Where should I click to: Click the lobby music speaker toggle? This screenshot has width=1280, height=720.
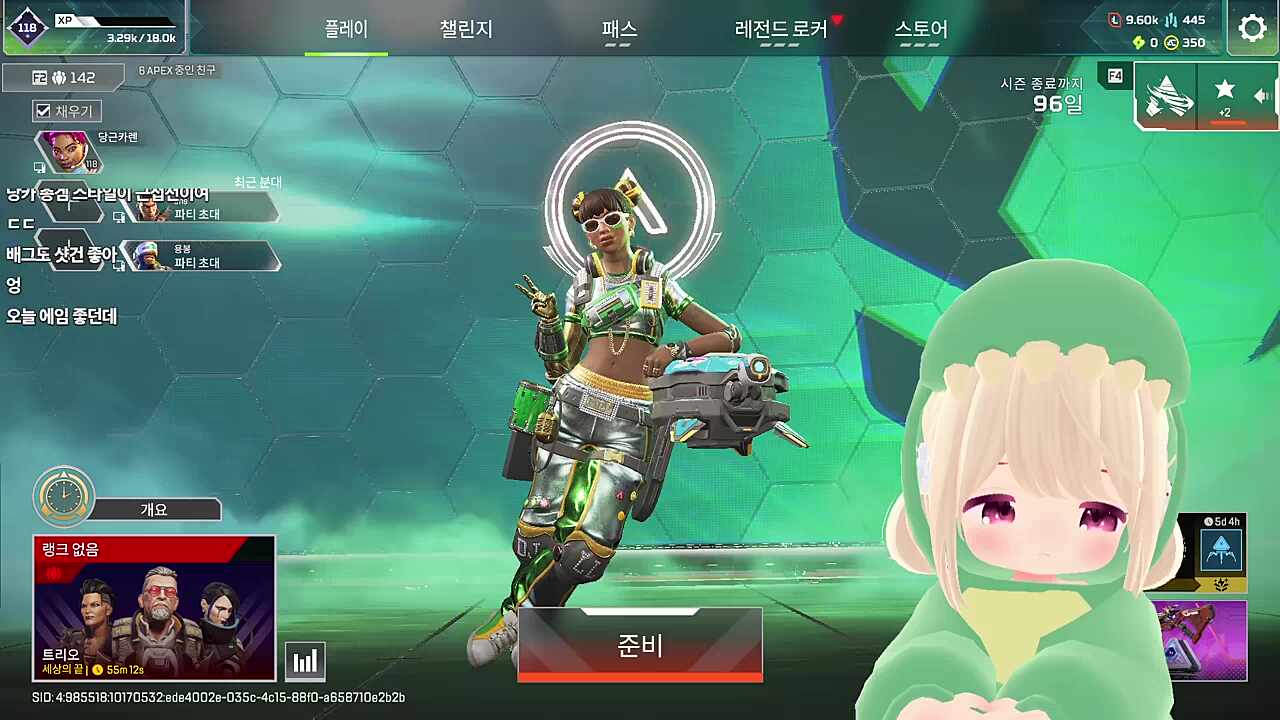(x=1262, y=95)
